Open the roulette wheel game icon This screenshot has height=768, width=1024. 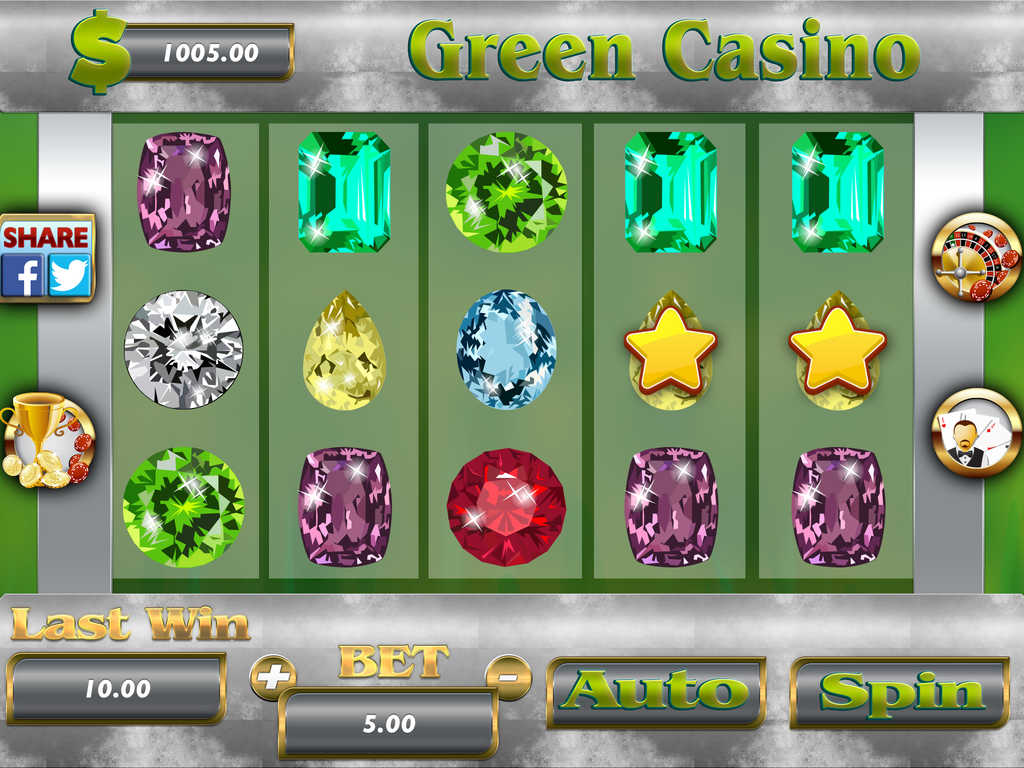click(x=976, y=258)
